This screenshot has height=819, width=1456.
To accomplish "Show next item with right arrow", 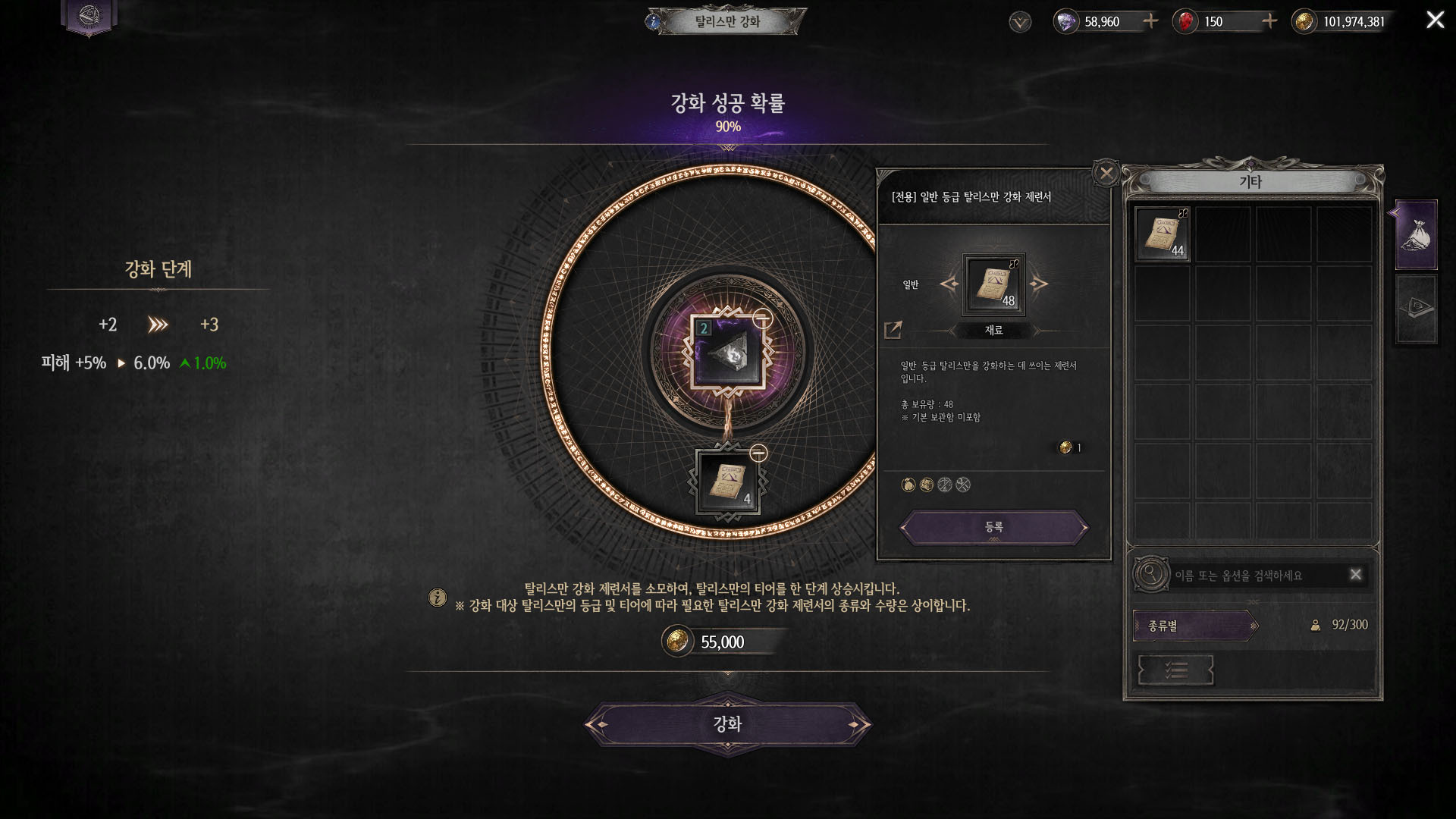I will (1039, 284).
